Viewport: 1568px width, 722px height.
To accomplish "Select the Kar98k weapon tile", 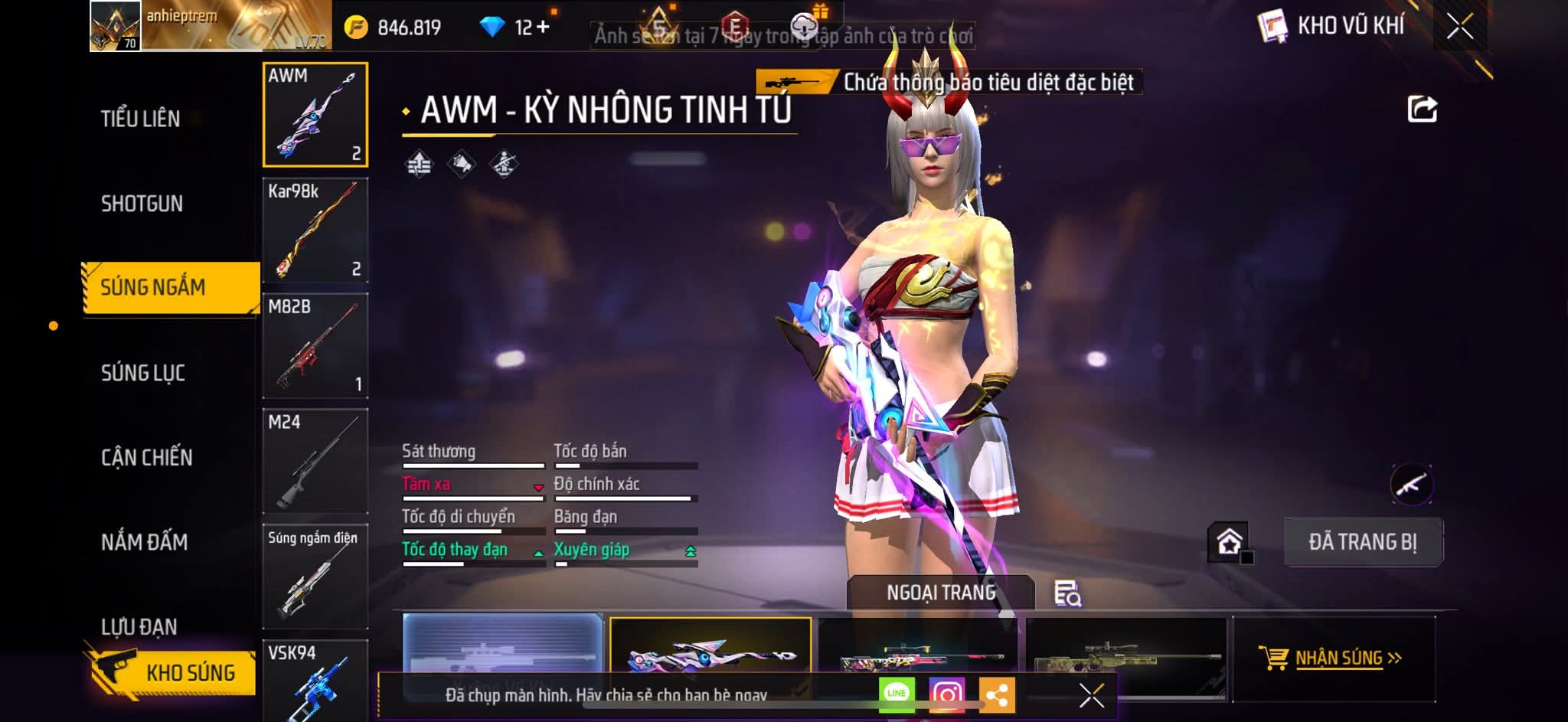I will [x=315, y=230].
